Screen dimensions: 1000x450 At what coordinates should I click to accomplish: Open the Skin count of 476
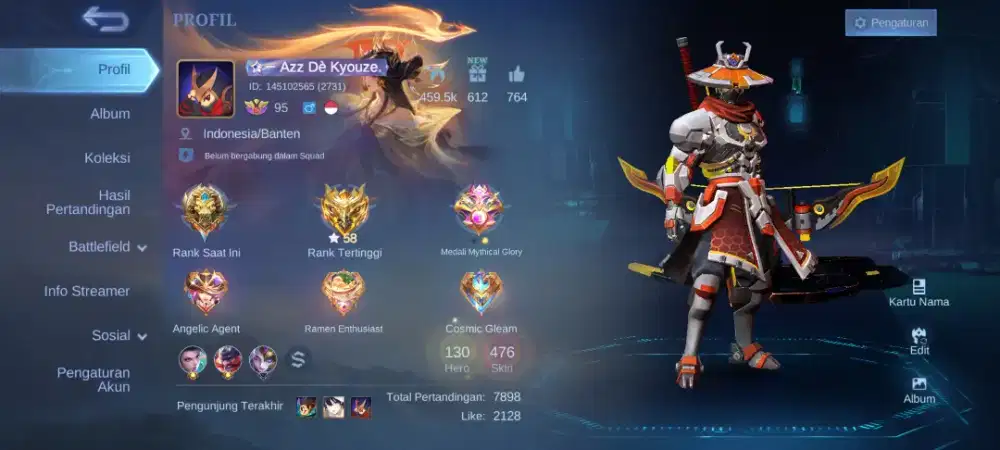[x=502, y=357]
